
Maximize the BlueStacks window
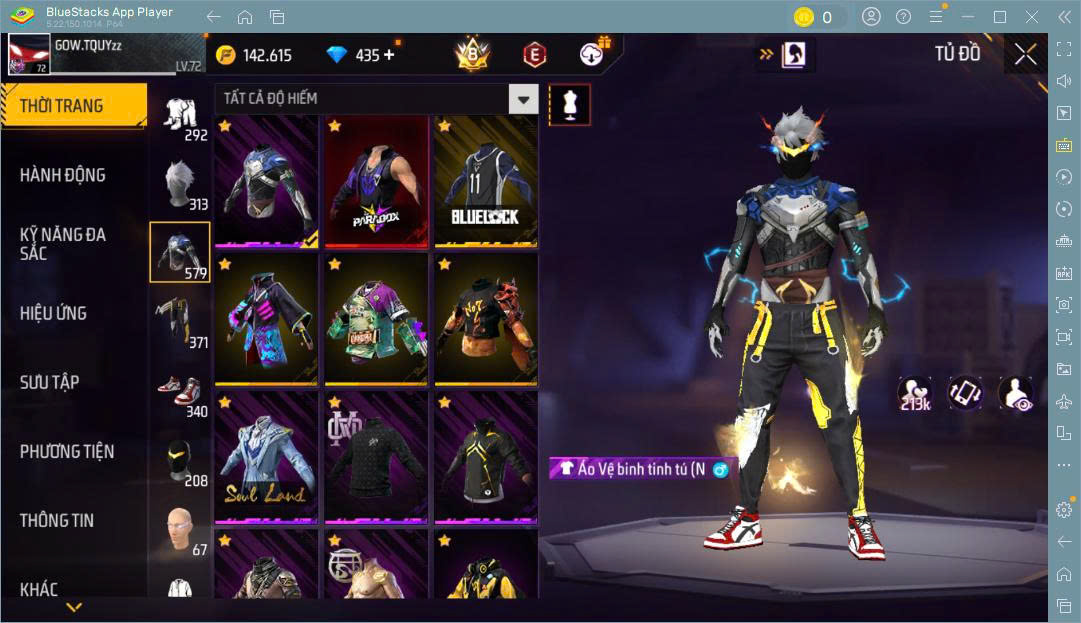[x=1000, y=17]
